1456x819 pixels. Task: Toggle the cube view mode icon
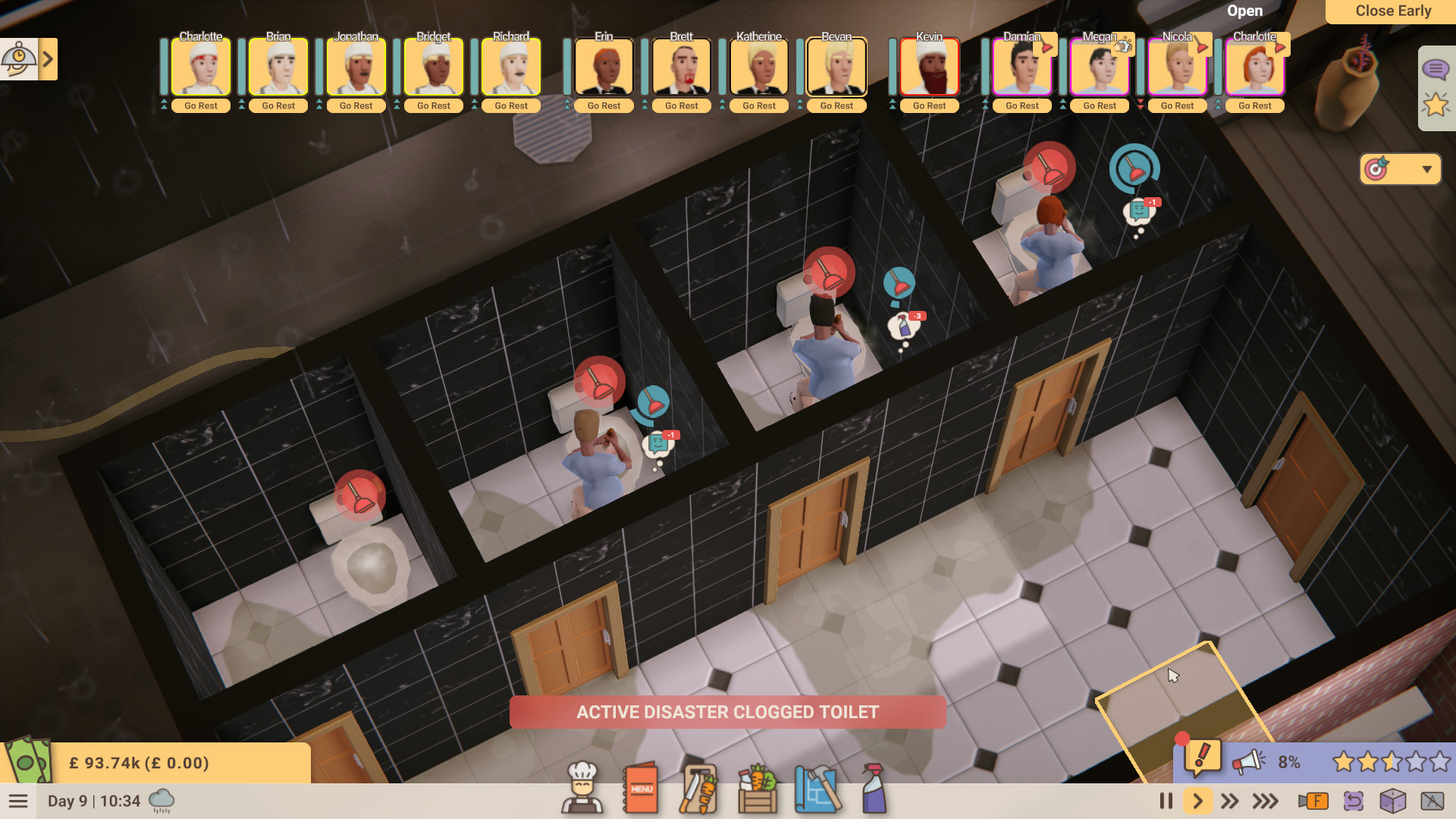point(1393,801)
